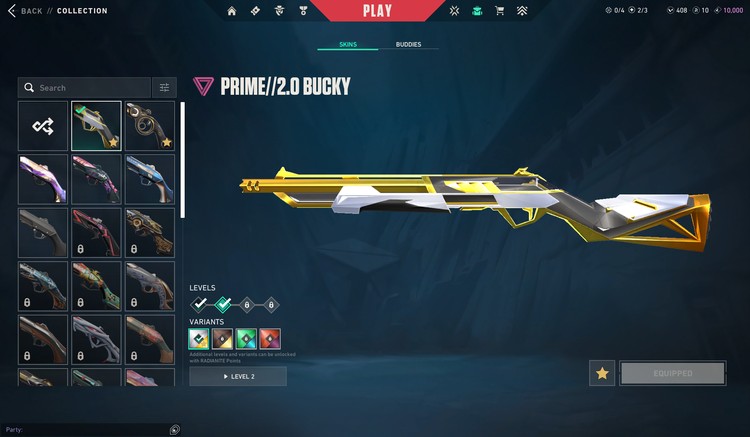The image size is (750, 437).
Task: Open the skin filter options
Action: [164, 88]
